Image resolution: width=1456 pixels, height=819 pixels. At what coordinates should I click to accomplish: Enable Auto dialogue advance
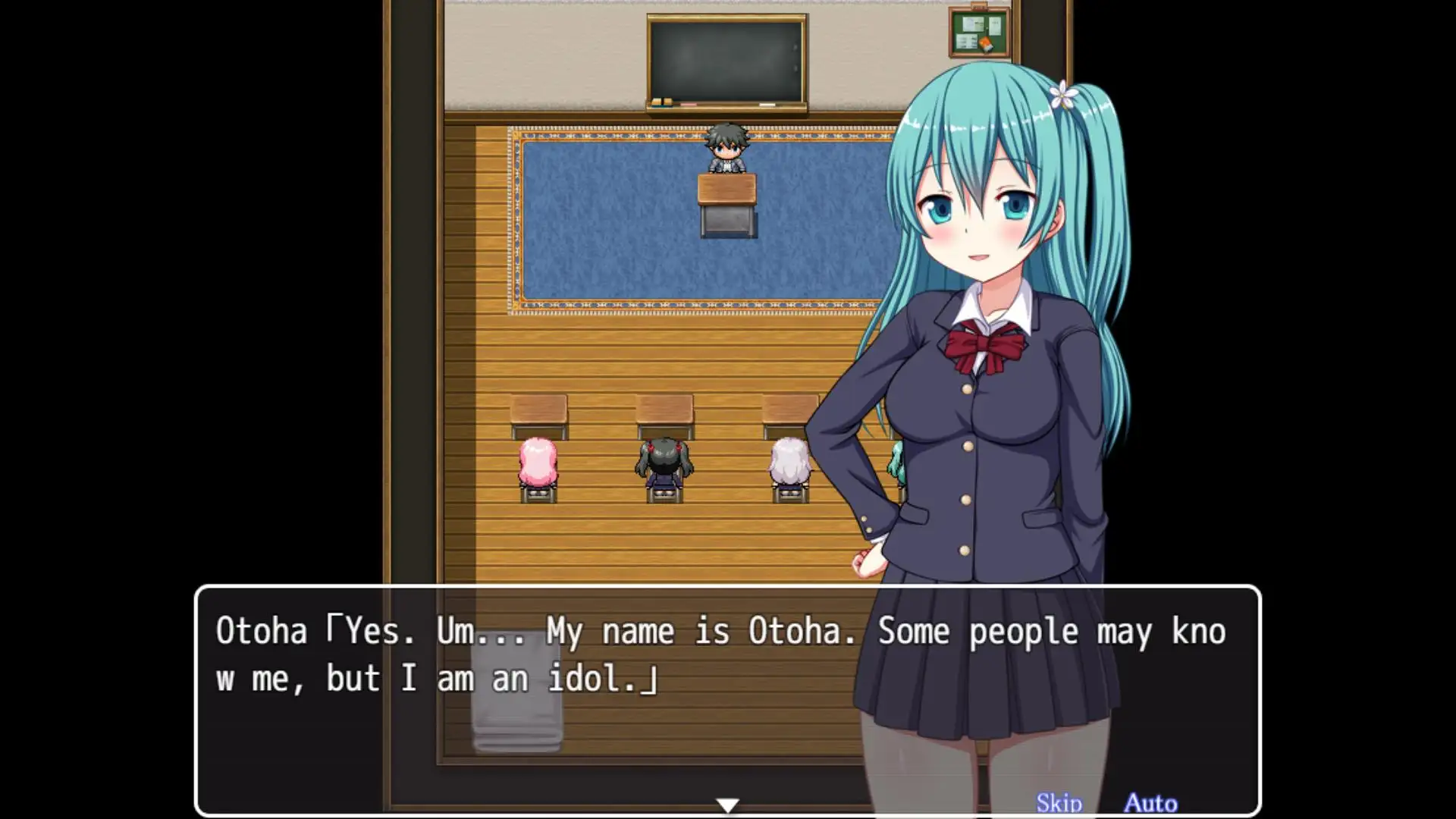tap(1150, 802)
